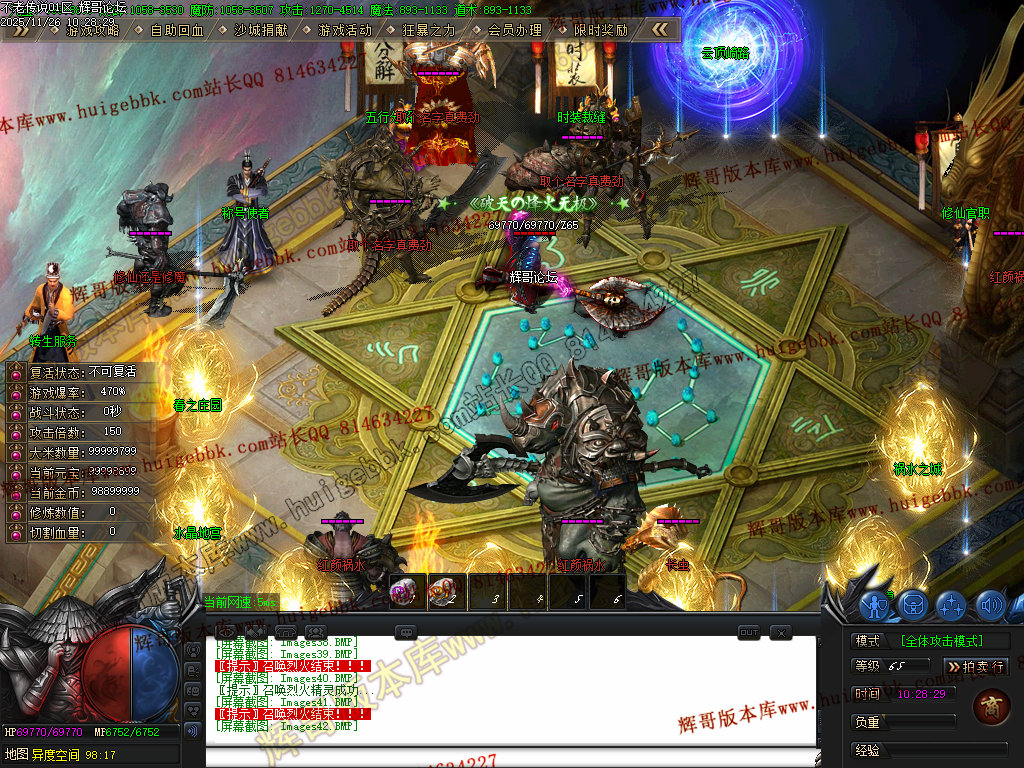The height and width of the screenshot is (768, 1024).
Task: Collapse the top menu with the double-arrow
Action: click(x=660, y=30)
